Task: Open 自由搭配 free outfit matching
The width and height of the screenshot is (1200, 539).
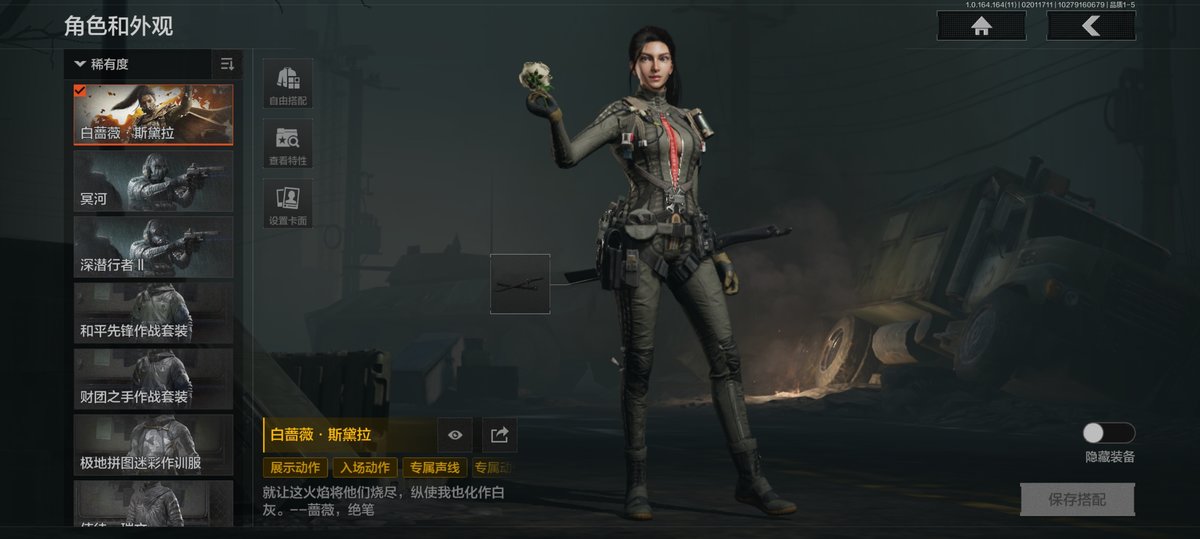Action: pos(288,84)
